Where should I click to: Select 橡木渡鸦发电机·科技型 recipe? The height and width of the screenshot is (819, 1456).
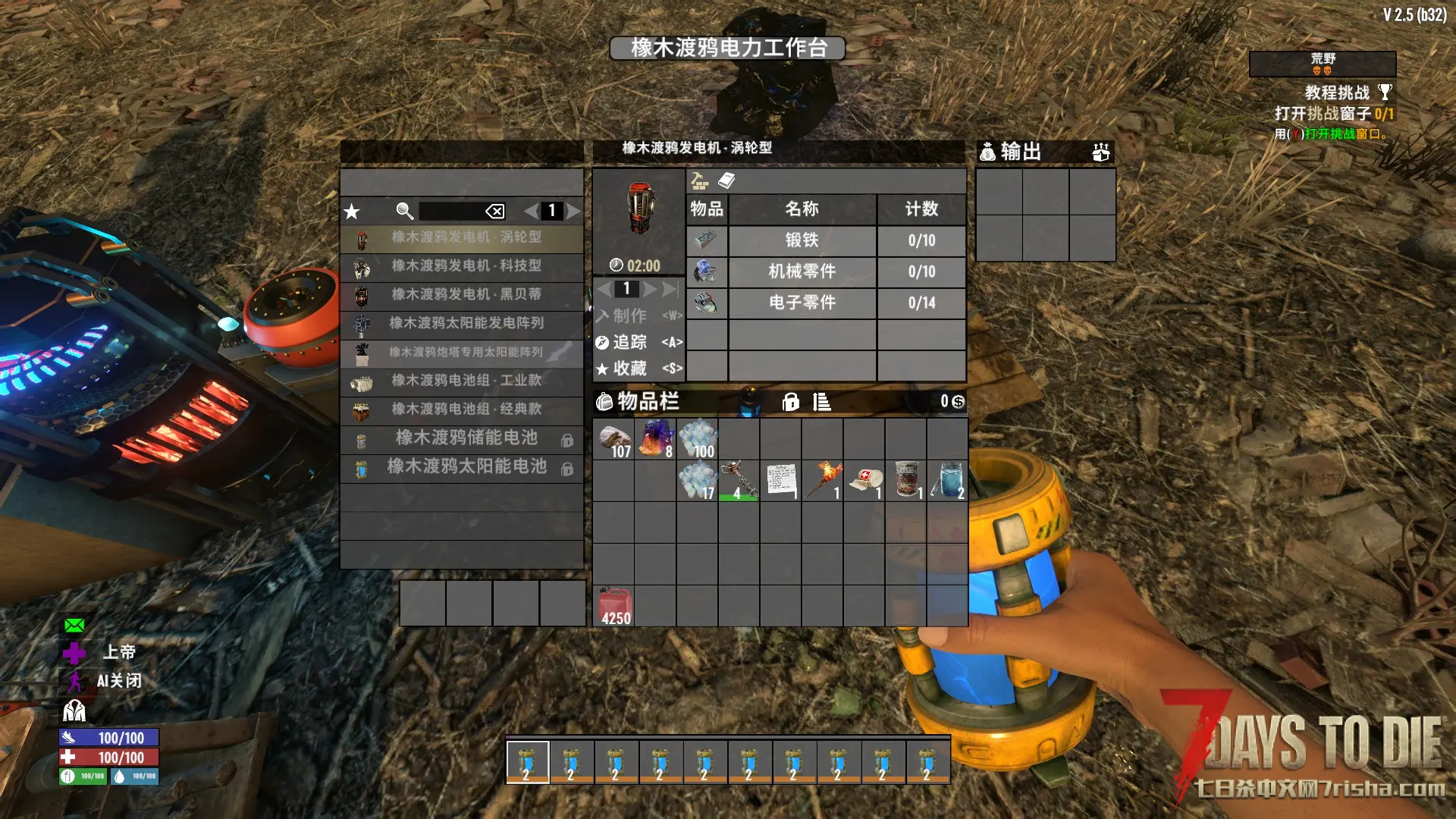click(x=466, y=266)
